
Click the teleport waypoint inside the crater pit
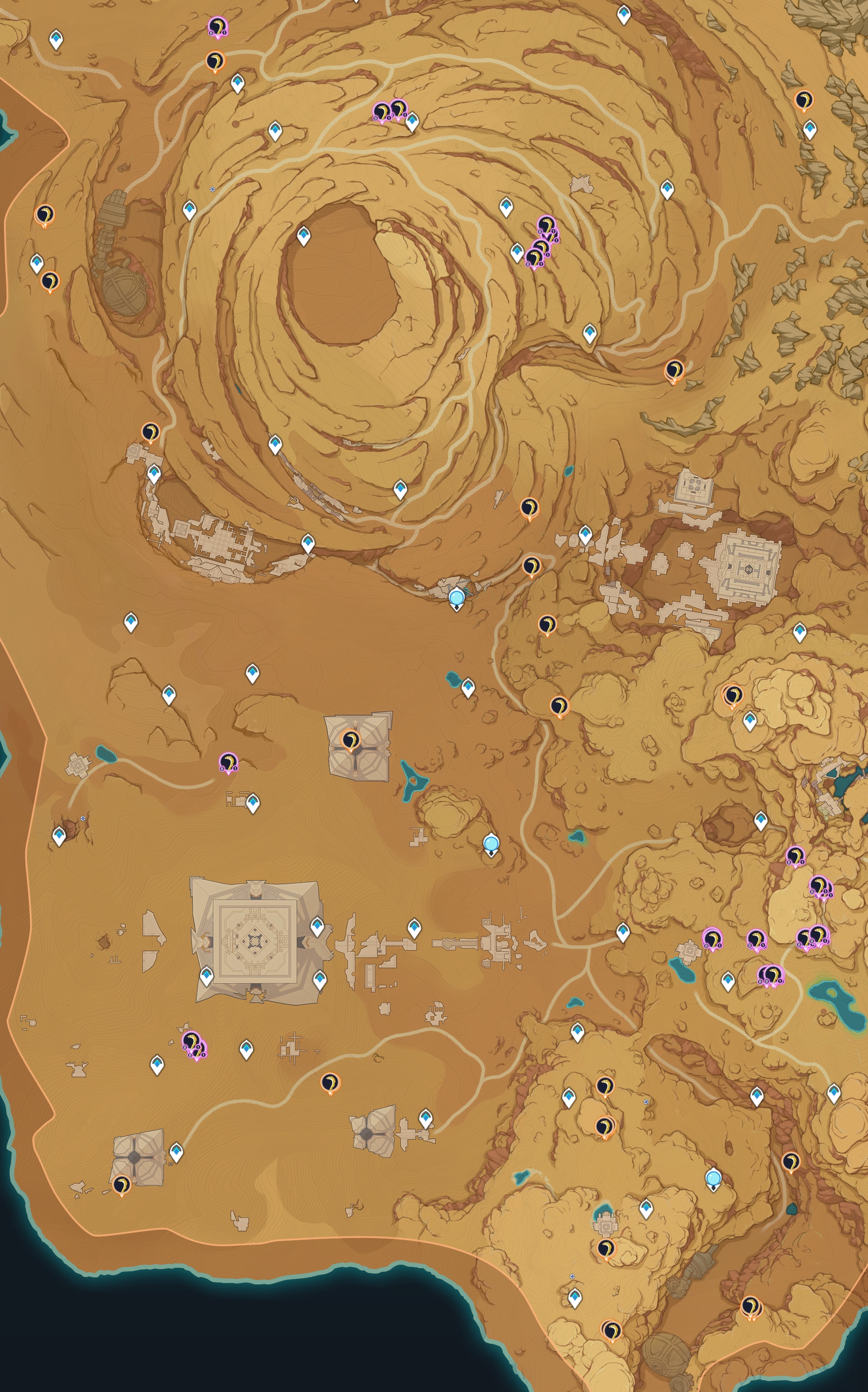[303, 235]
